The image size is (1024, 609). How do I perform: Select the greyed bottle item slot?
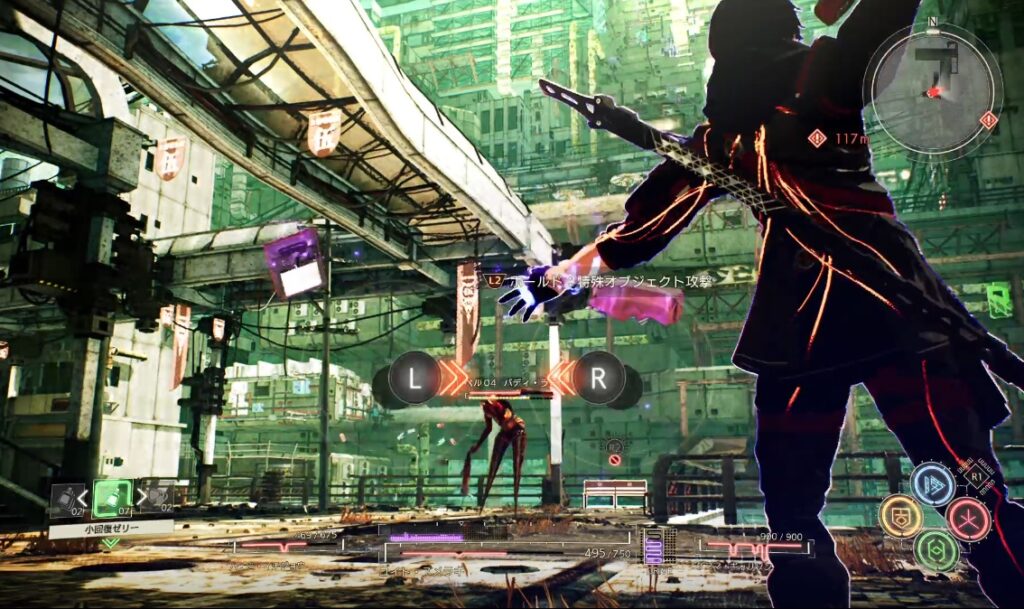coord(65,498)
